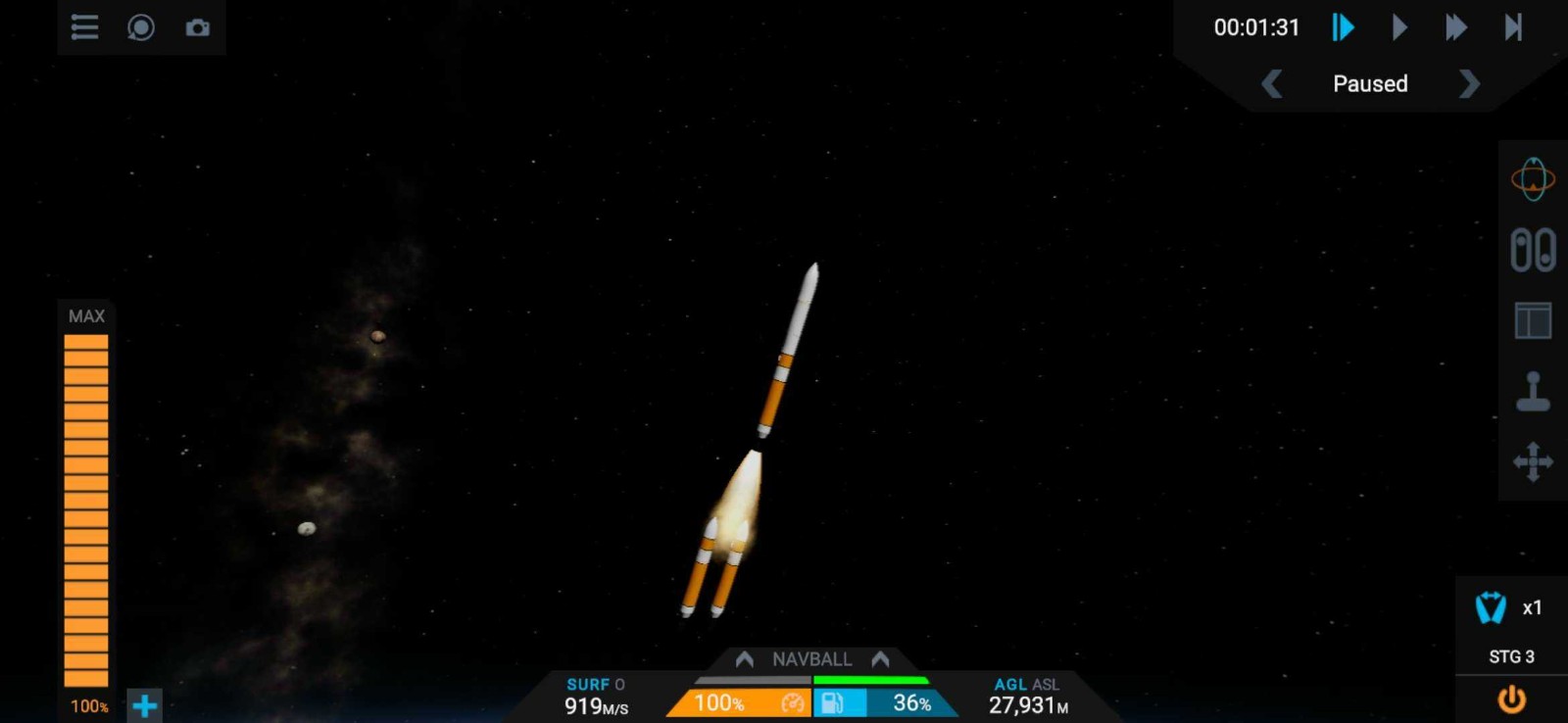Take a screenshot with the camera icon
The width and height of the screenshot is (1568, 723).
click(198, 27)
